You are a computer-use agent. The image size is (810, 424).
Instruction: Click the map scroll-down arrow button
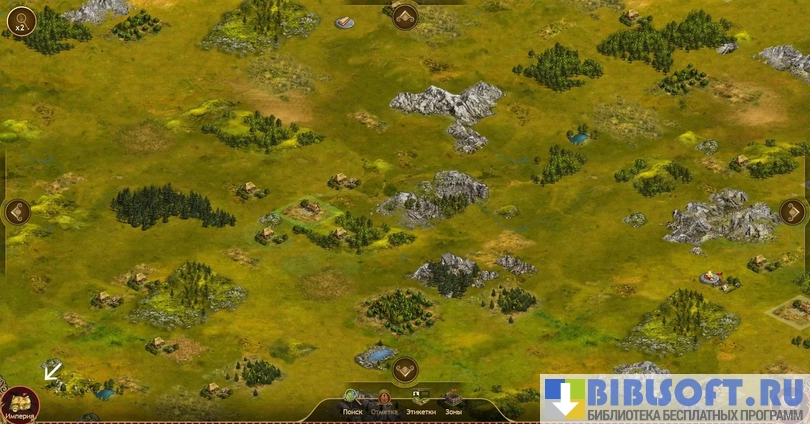pyautogui.click(x=405, y=370)
